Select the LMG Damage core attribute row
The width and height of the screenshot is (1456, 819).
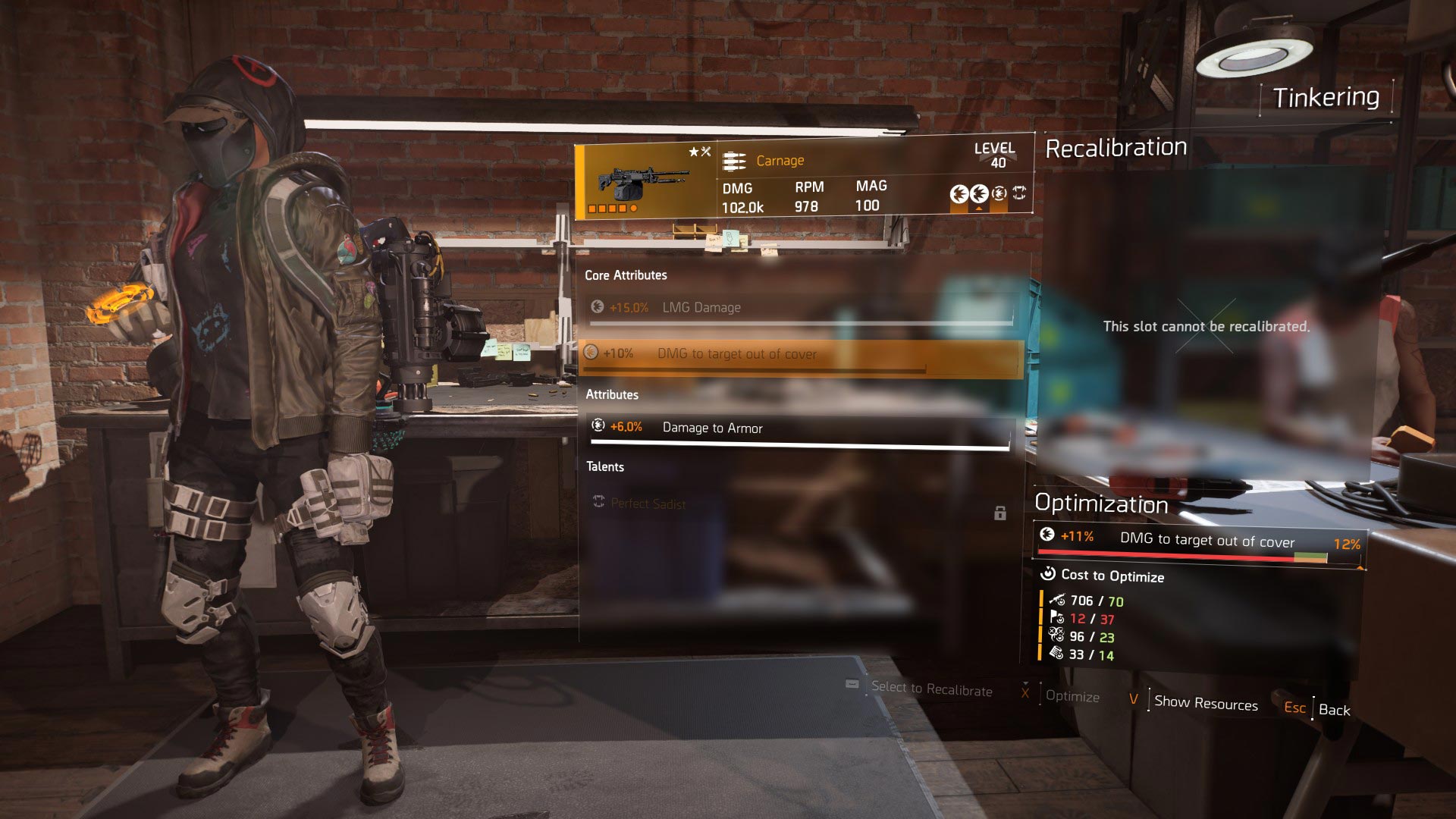coord(800,308)
